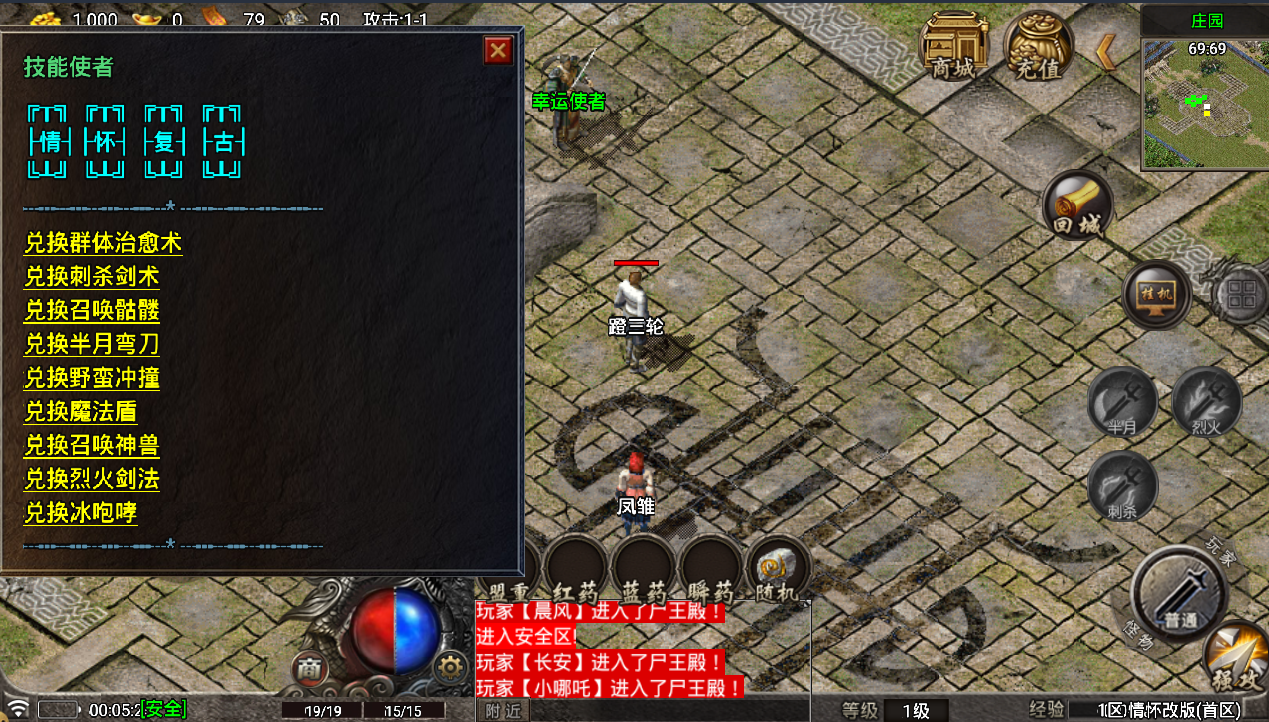
Task: Select 兑换刺杀剑术 exchange link
Action: click(x=92, y=277)
